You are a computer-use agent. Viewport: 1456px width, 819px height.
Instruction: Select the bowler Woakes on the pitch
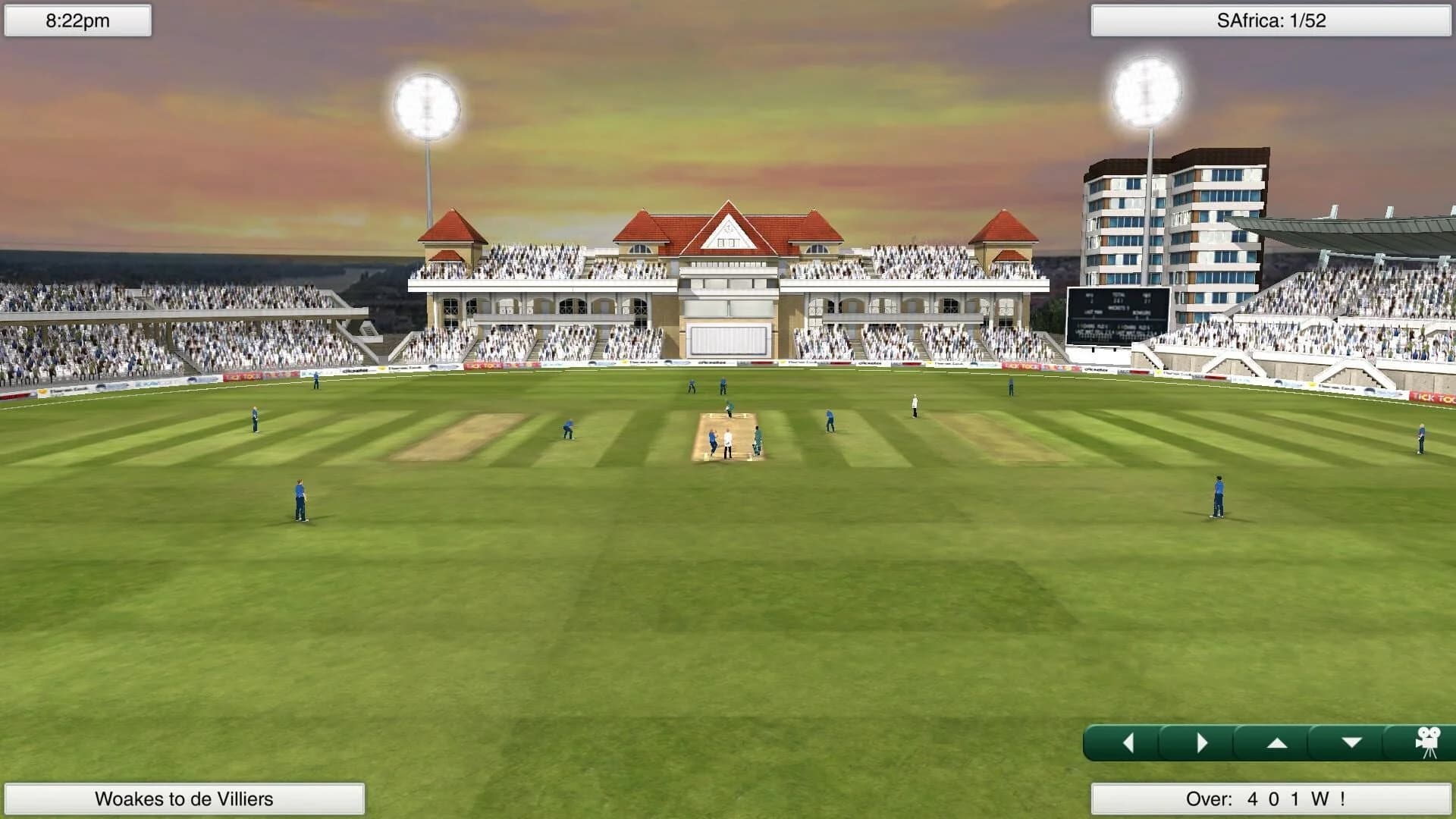(x=713, y=441)
